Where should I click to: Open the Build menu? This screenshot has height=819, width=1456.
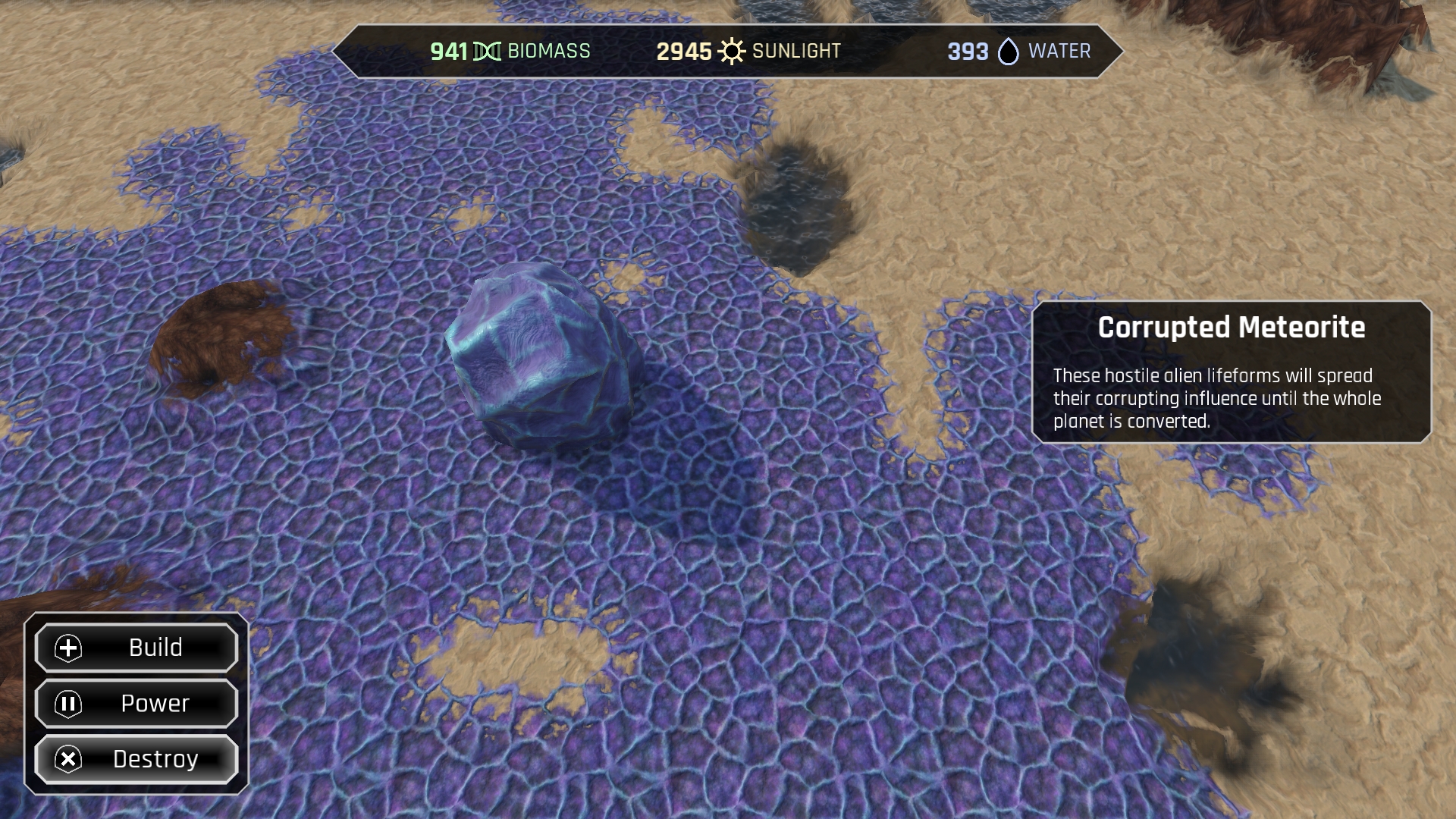[137, 648]
